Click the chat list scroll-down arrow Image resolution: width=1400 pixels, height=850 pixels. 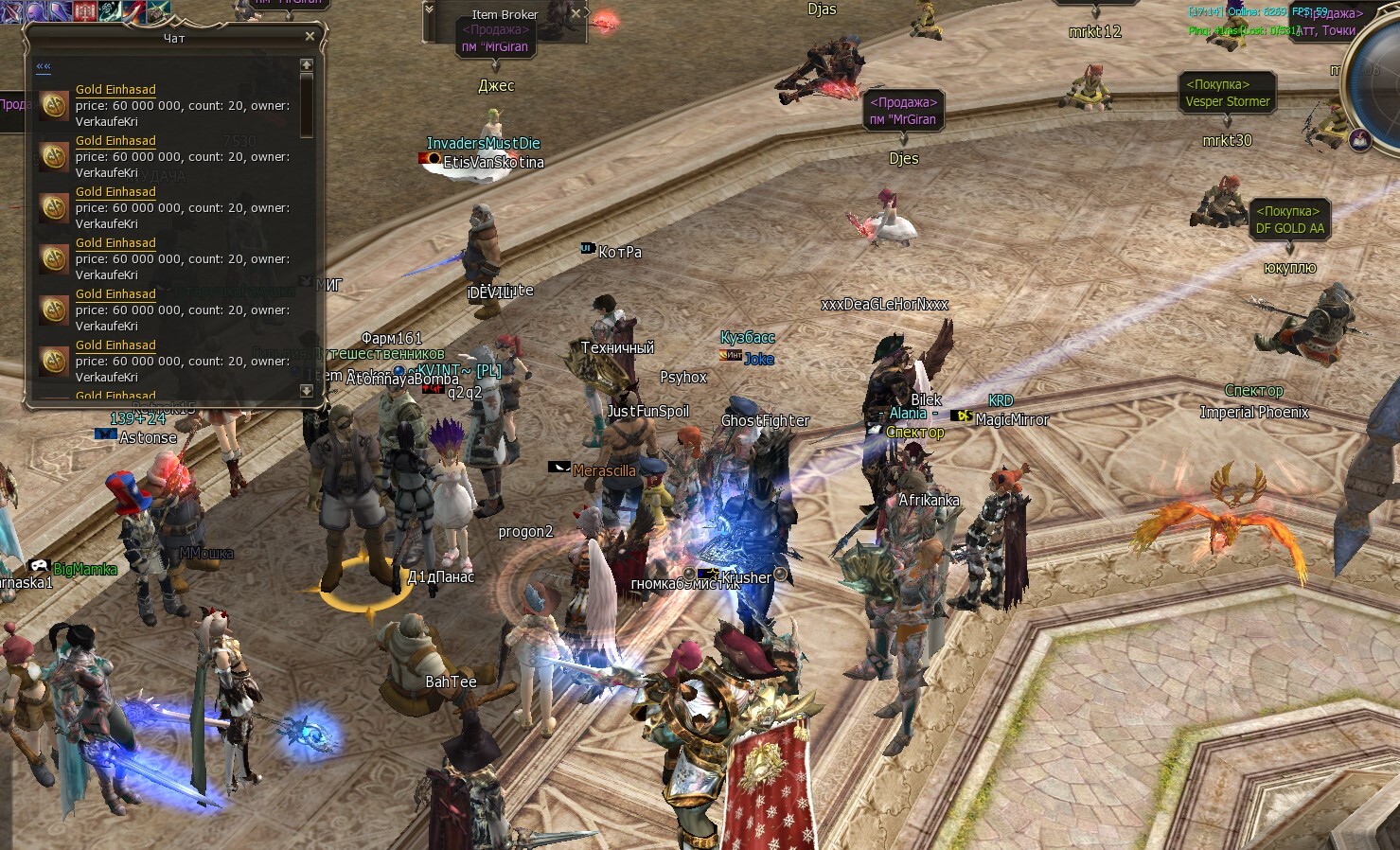coord(306,390)
